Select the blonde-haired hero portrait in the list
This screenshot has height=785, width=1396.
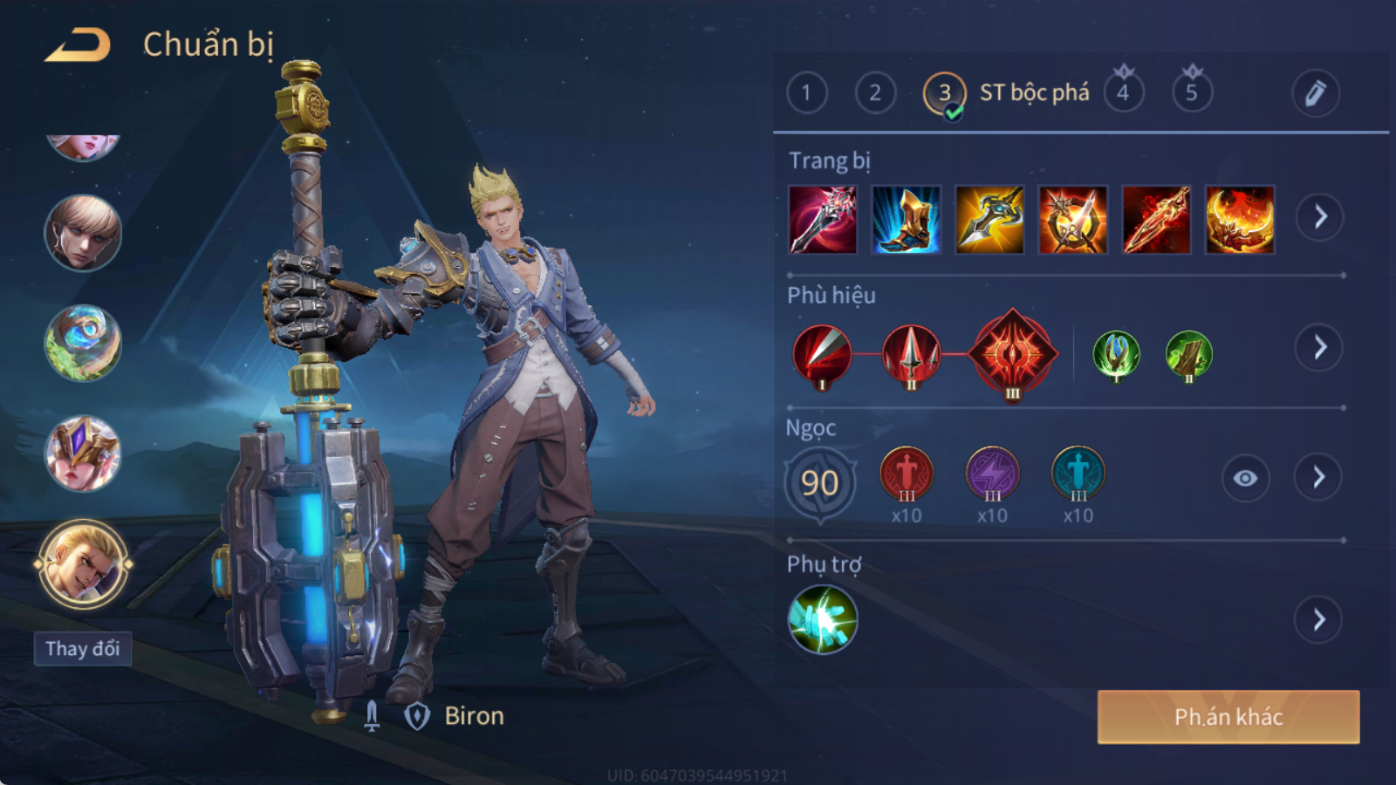[83, 233]
